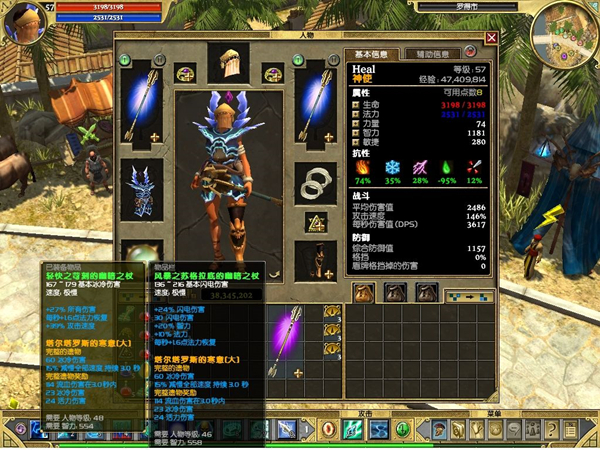
Task: Click the player portrait
Action: [20, 21]
